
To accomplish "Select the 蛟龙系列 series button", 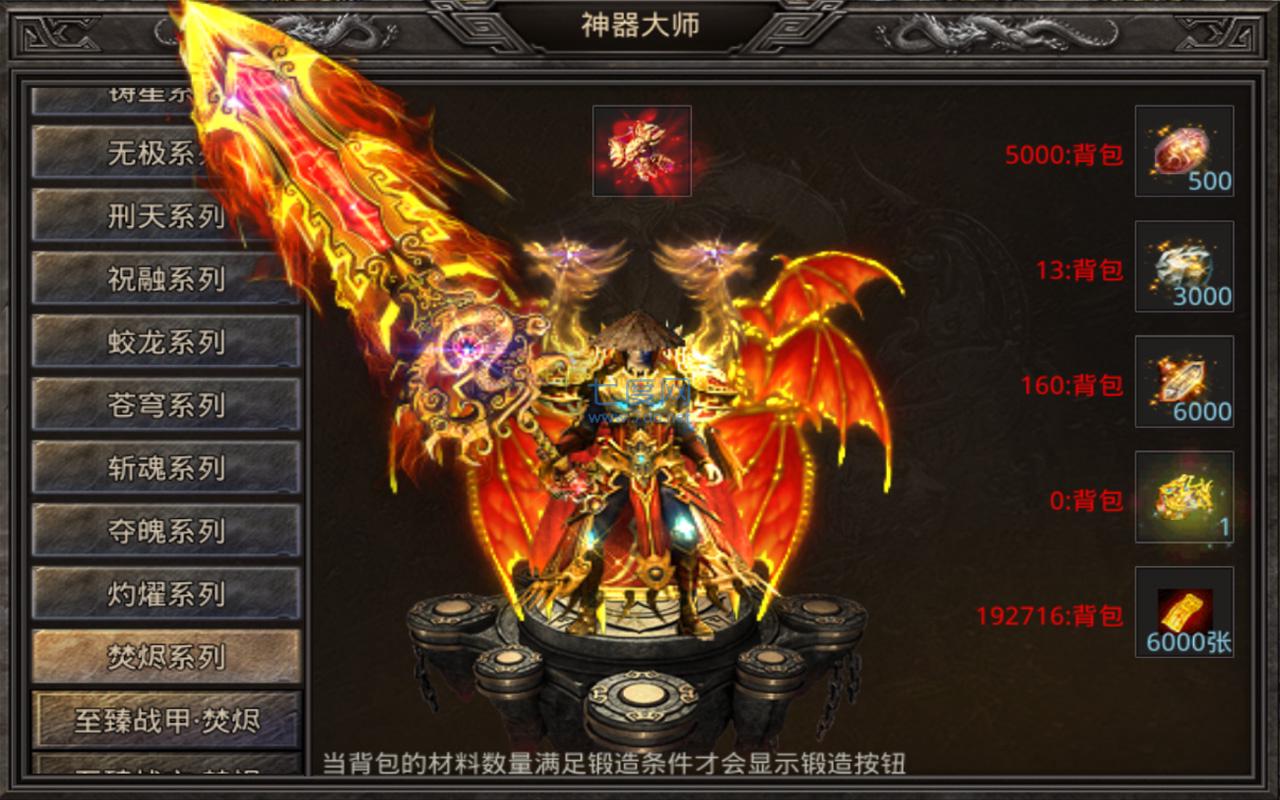I will (165, 341).
